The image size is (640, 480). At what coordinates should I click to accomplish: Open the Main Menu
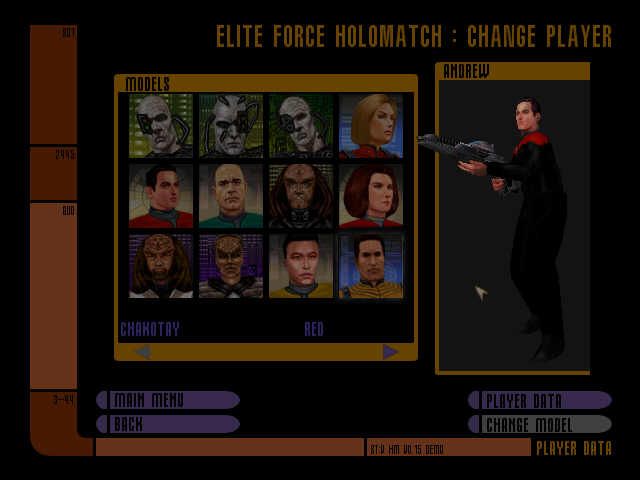(x=168, y=400)
